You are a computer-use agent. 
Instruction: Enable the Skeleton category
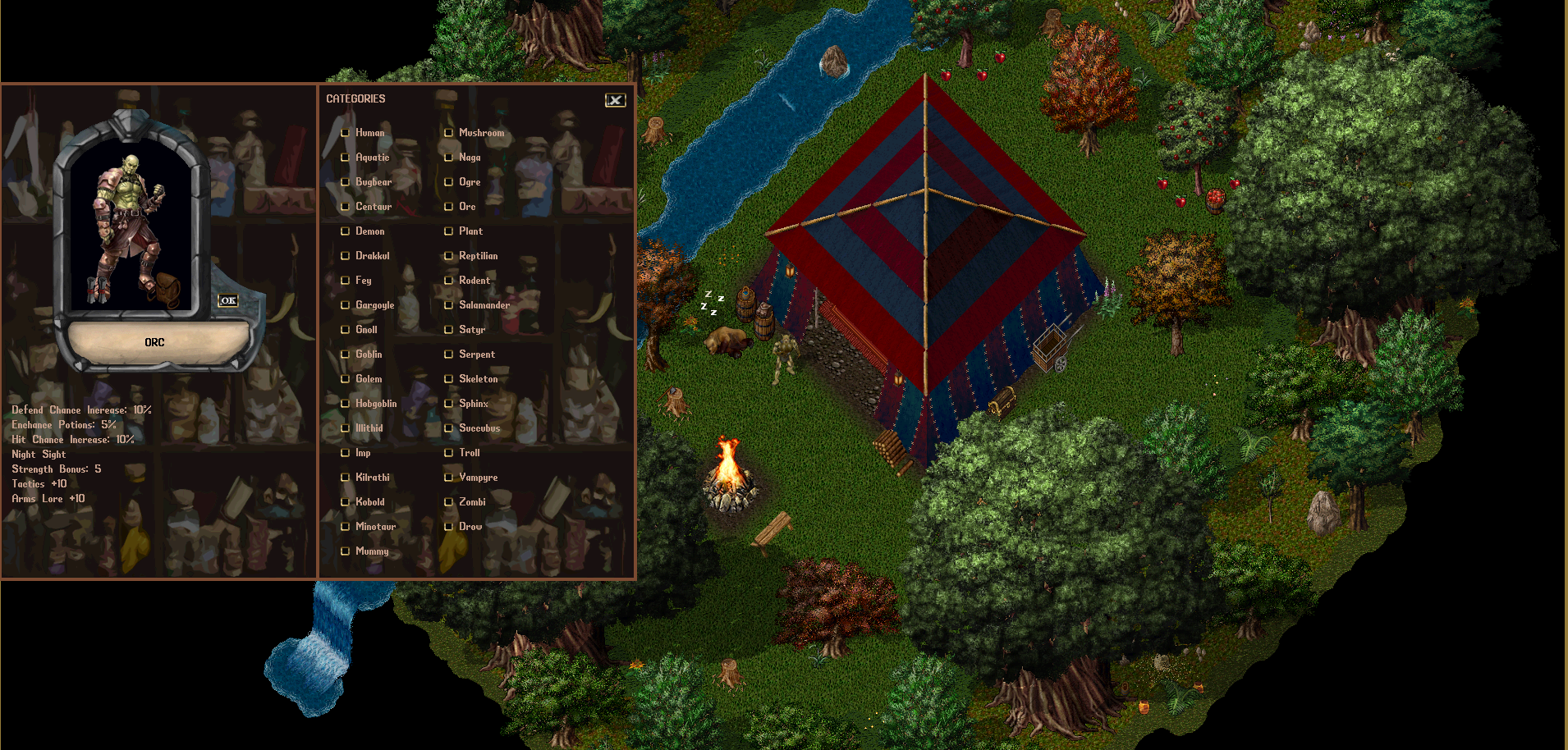(x=448, y=378)
